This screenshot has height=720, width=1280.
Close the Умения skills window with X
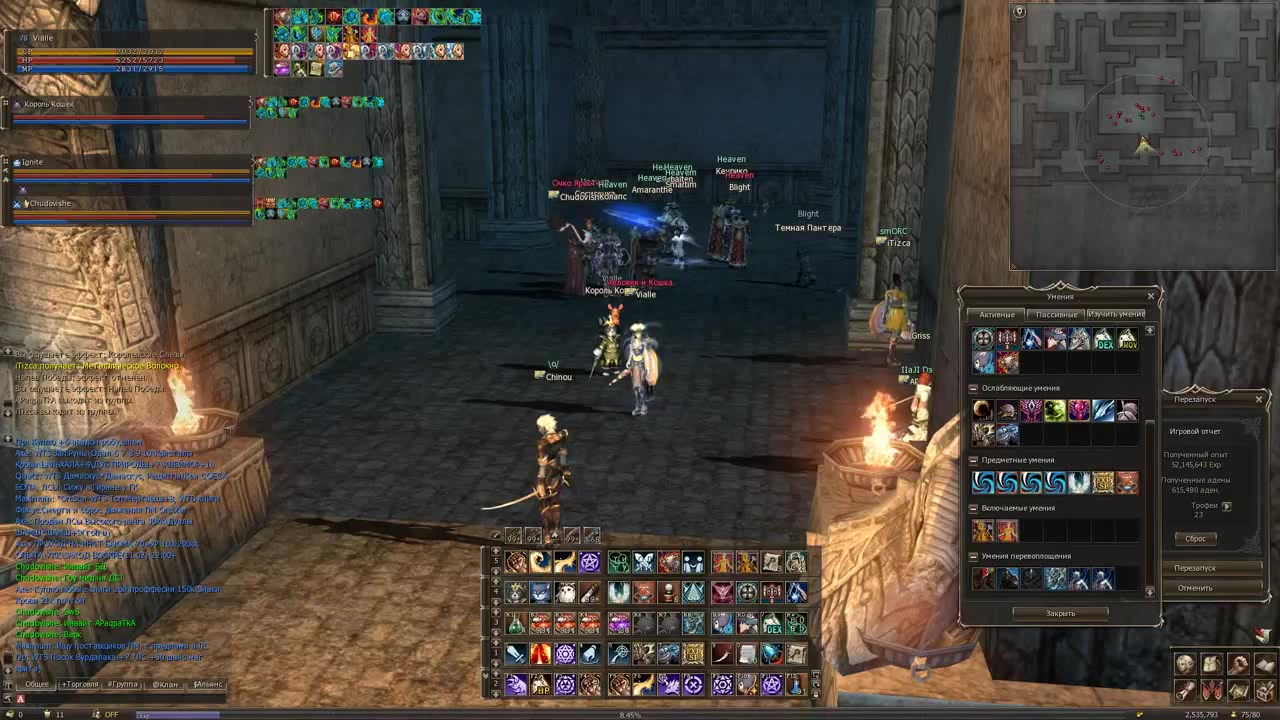click(1150, 296)
